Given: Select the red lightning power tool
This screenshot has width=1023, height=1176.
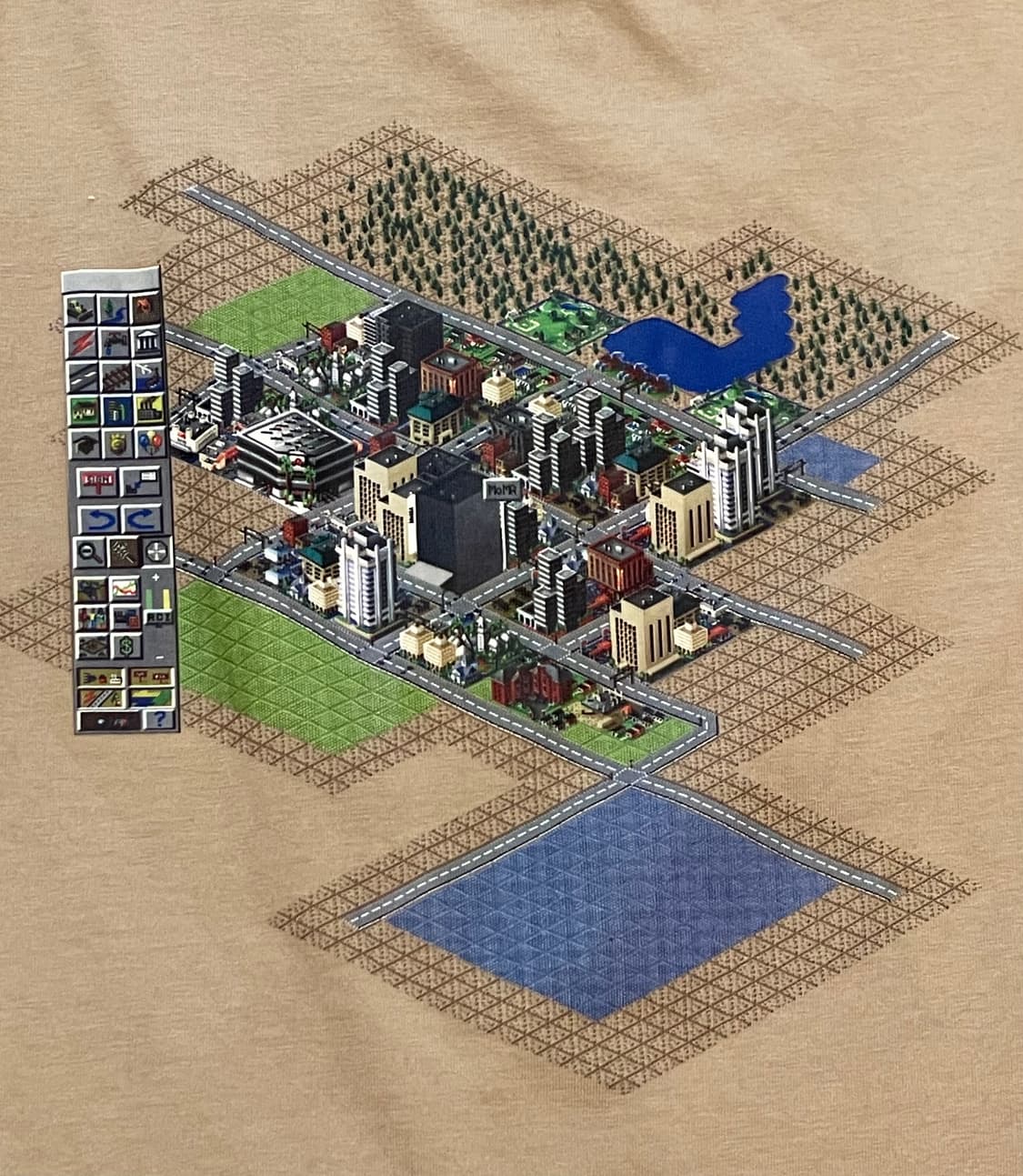Looking at the screenshot, I should [x=80, y=343].
